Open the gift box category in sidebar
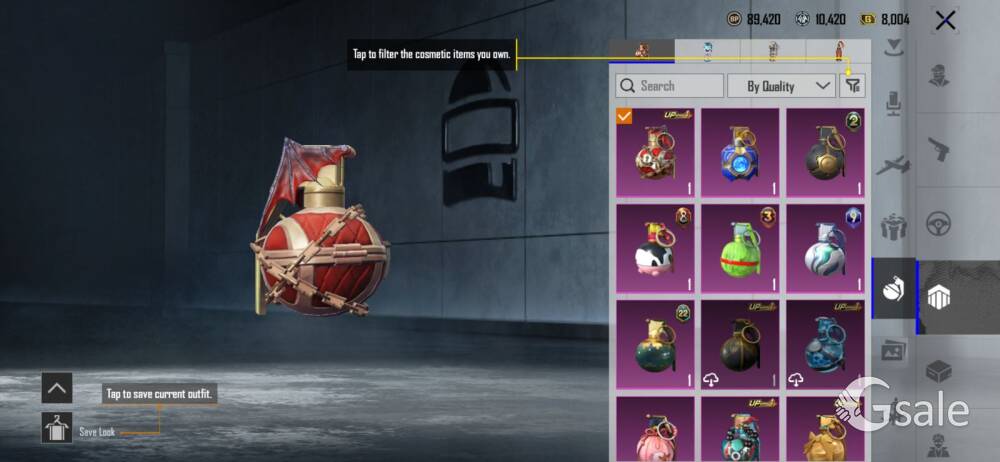 893,227
